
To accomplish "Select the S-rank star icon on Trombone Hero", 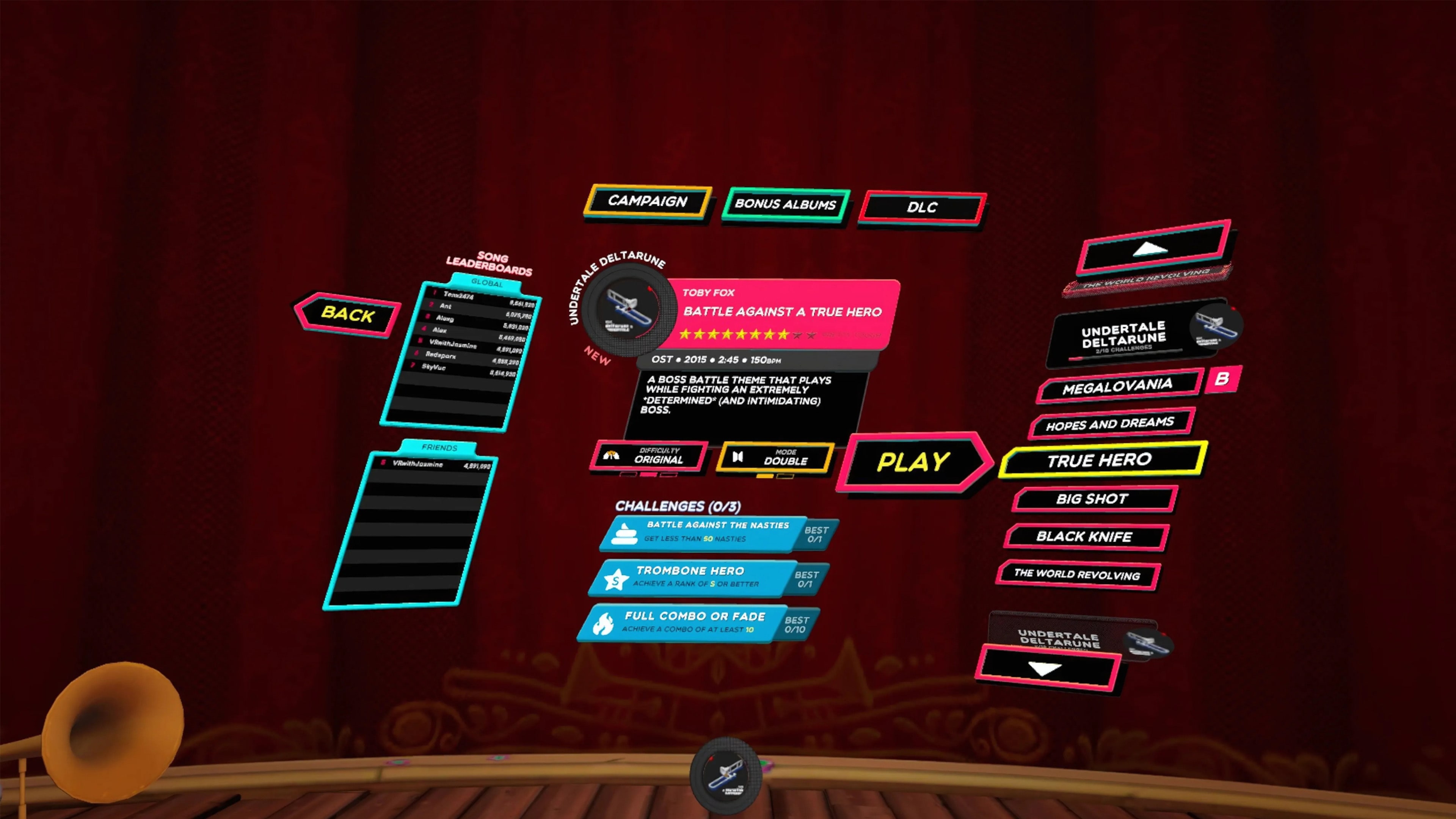I will click(617, 579).
